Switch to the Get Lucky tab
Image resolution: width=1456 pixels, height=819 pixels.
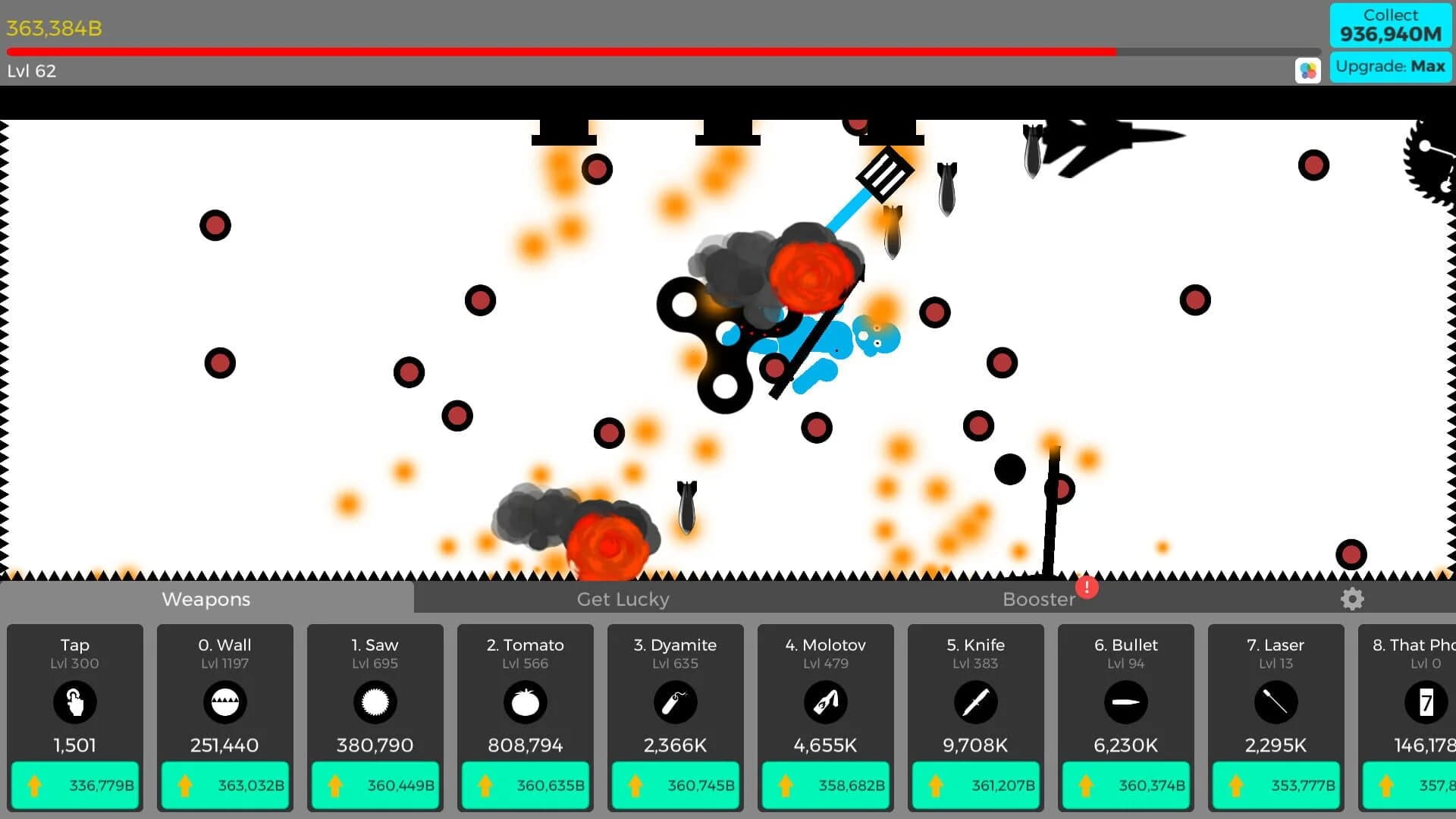(622, 599)
